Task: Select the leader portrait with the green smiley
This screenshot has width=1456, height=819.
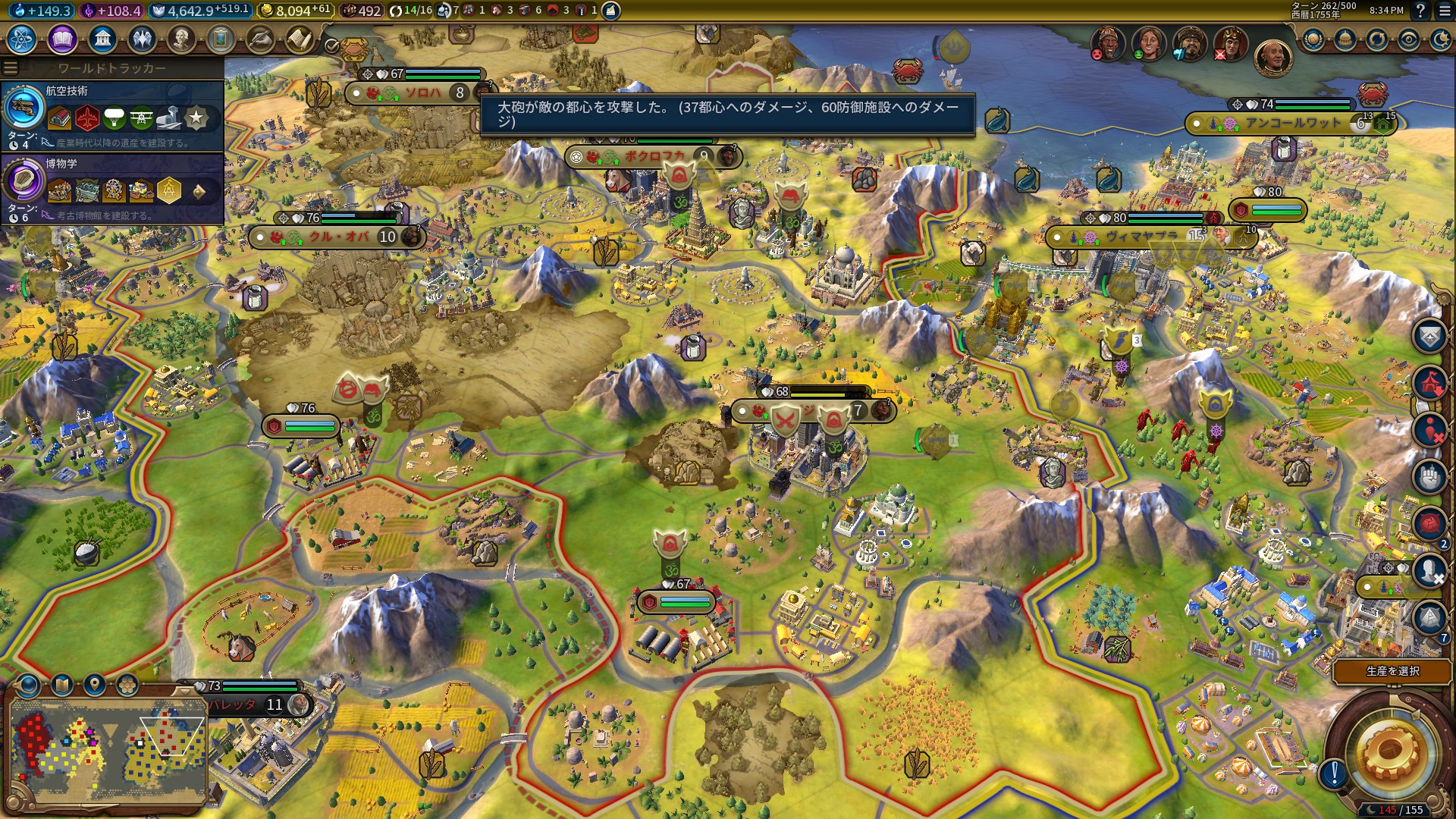Action: (x=1149, y=42)
